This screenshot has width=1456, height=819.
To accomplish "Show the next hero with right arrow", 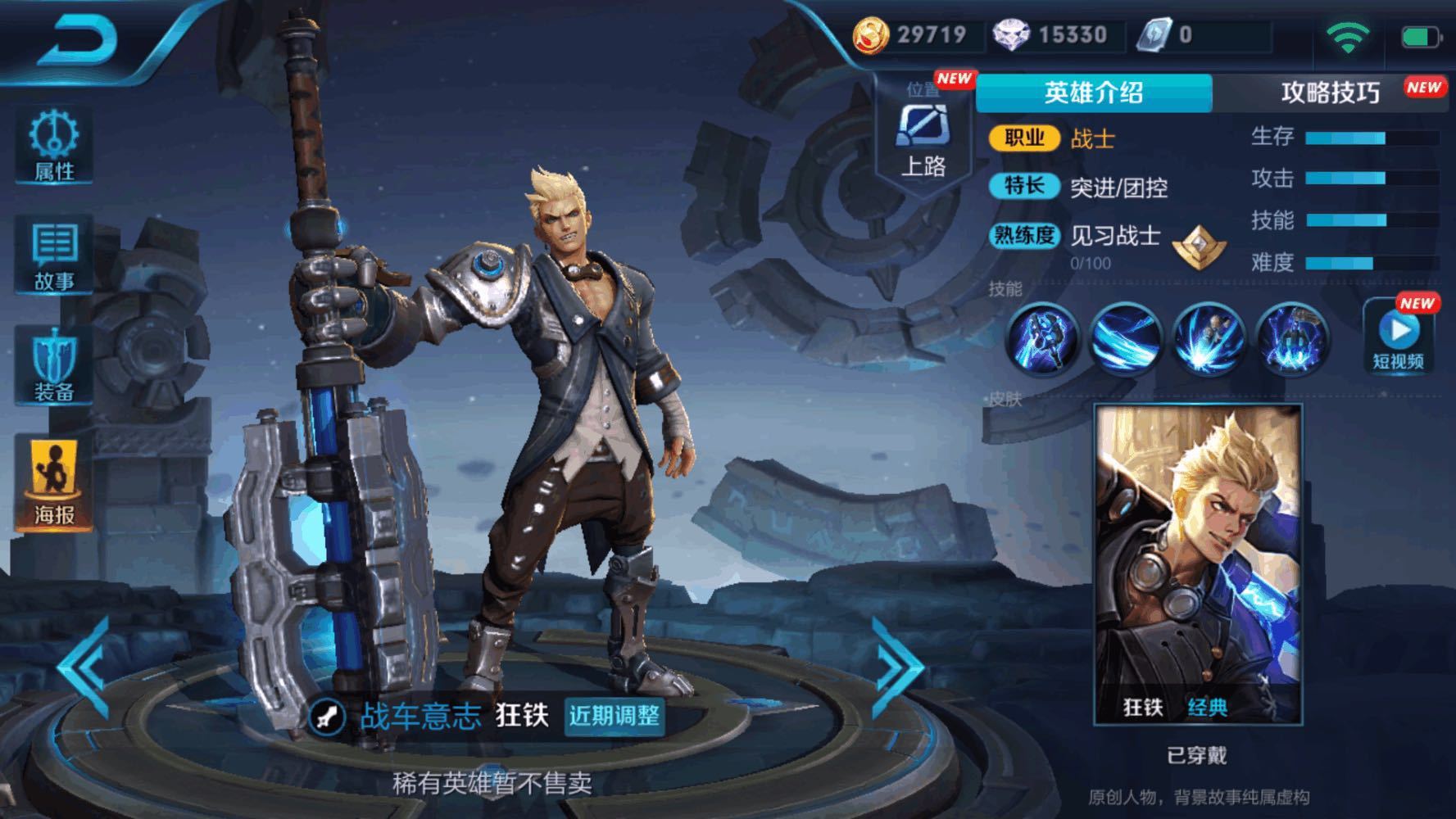I will [x=897, y=667].
